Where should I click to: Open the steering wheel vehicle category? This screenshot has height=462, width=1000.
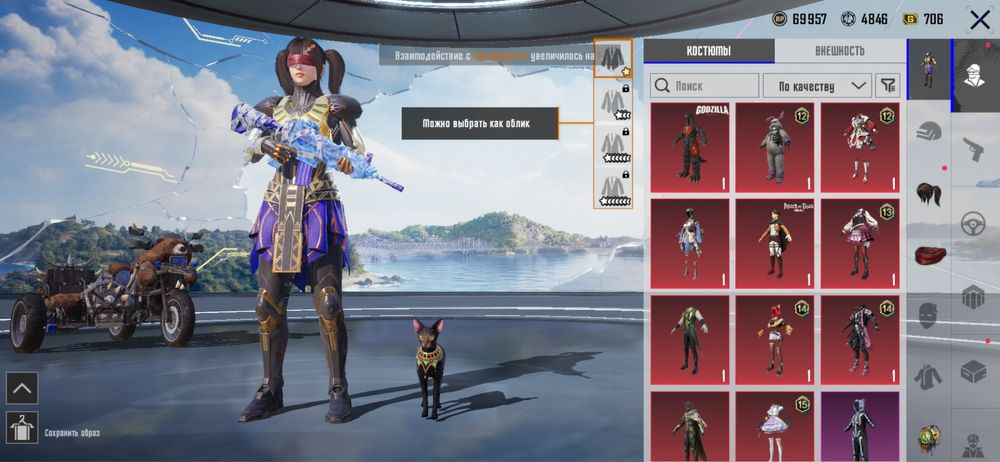point(973,224)
